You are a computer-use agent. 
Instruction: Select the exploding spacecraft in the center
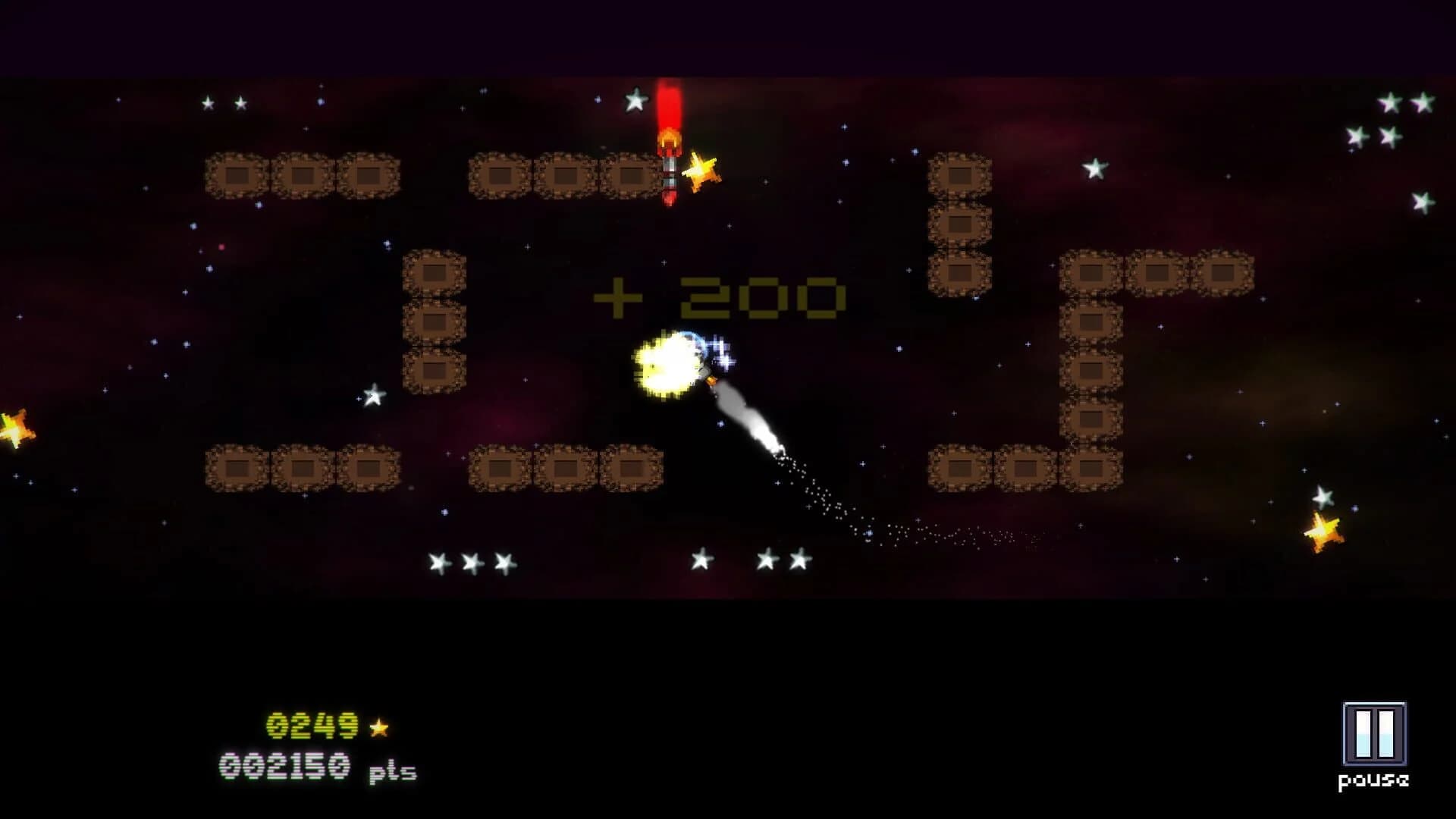(671, 364)
